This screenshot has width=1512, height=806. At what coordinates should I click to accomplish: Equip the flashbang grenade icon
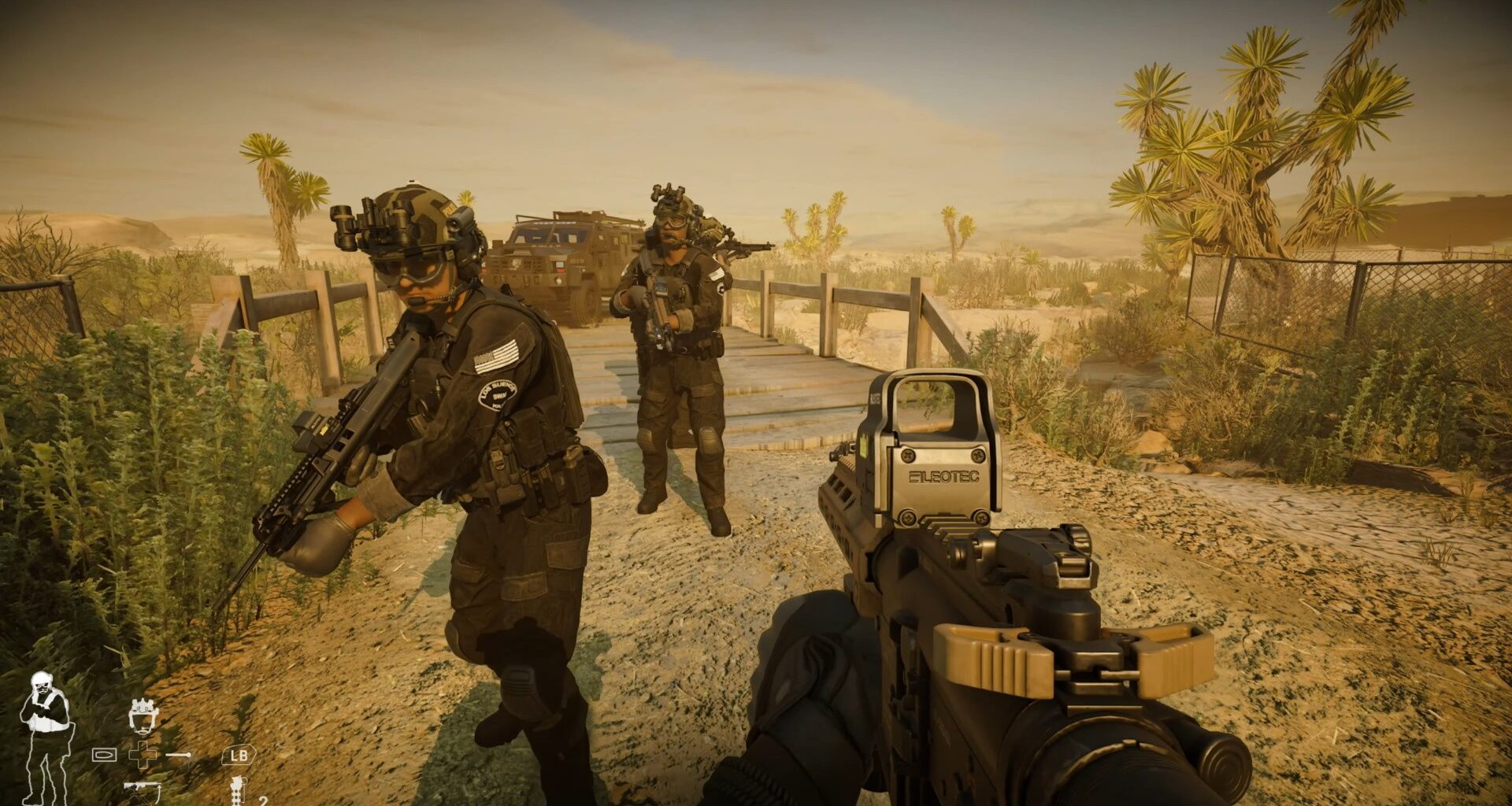coord(236,790)
